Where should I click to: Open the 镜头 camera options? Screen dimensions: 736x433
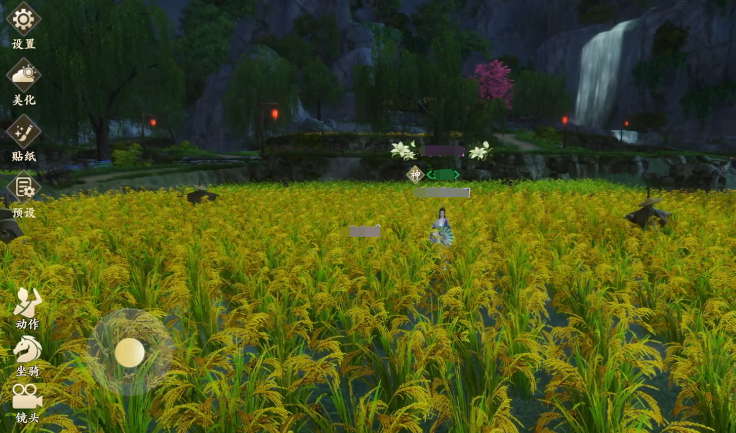click(x=27, y=396)
